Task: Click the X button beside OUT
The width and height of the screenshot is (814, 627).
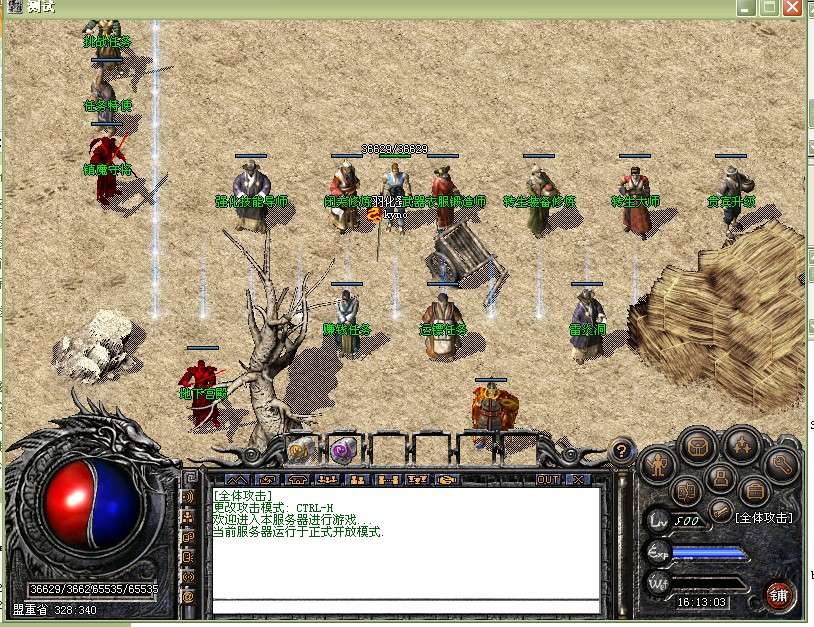Action: point(579,480)
